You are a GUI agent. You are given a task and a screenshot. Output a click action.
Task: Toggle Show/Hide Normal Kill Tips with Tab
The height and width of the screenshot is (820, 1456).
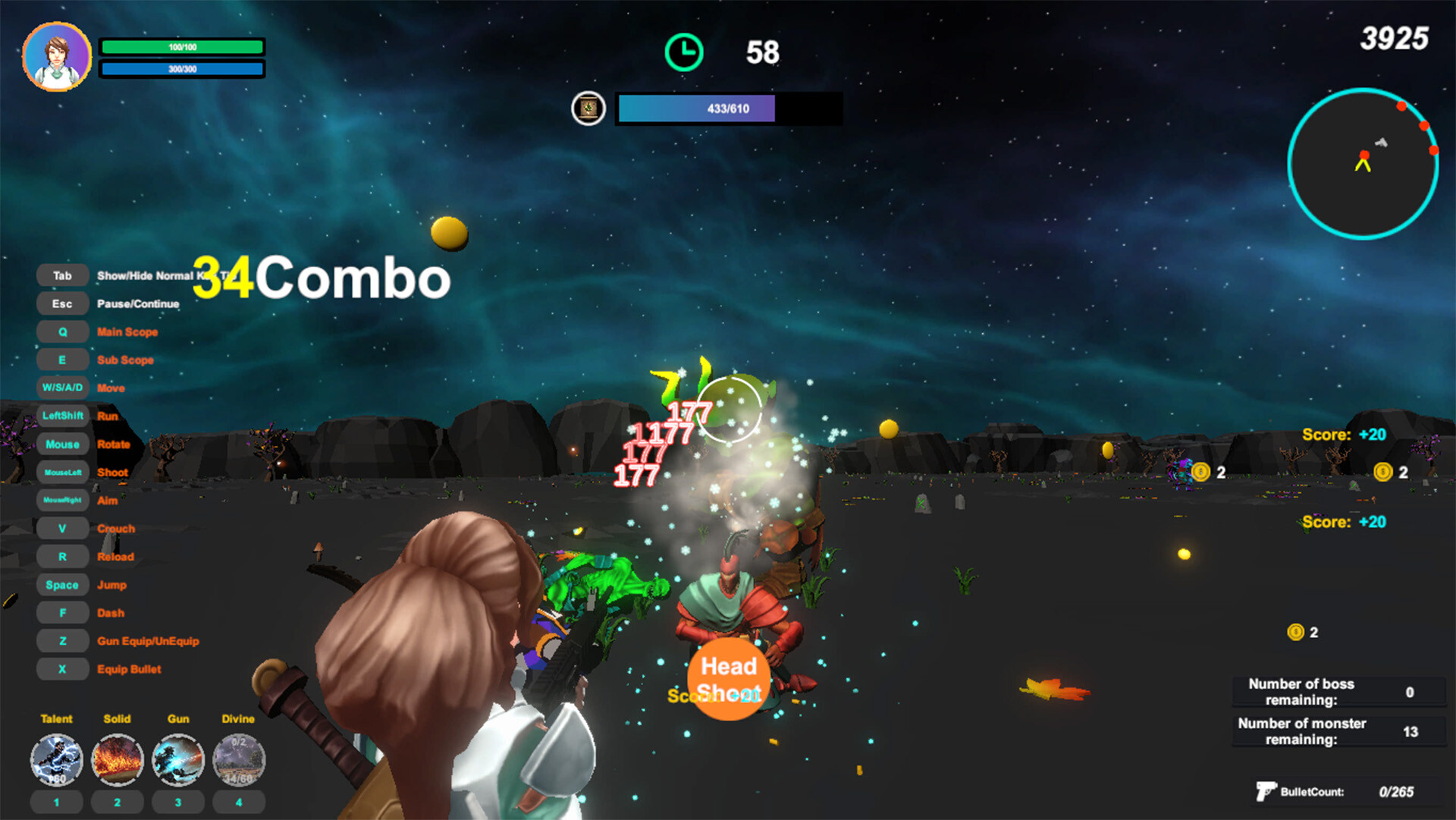(62, 275)
